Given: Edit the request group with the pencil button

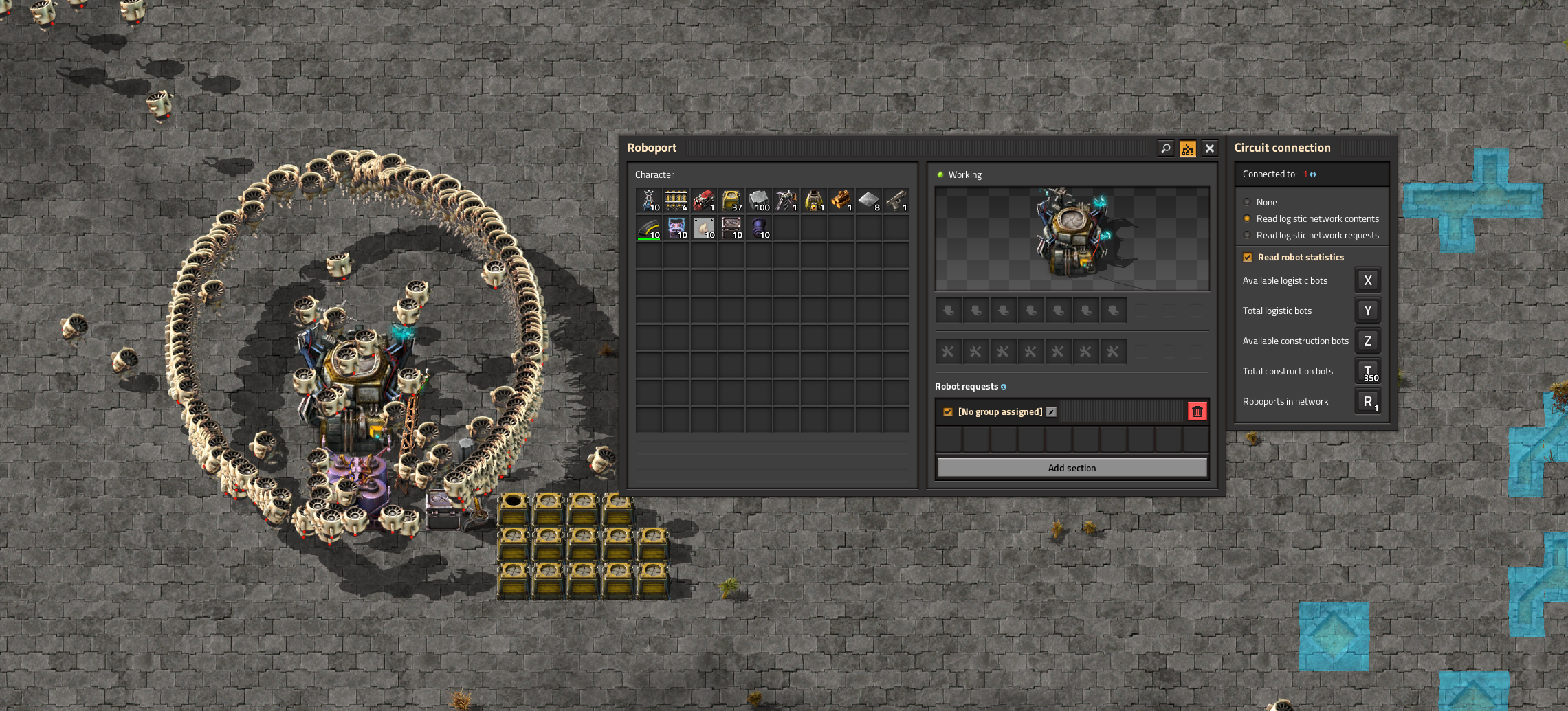Looking at the screenshot, I should click(x=1051, y=412).
